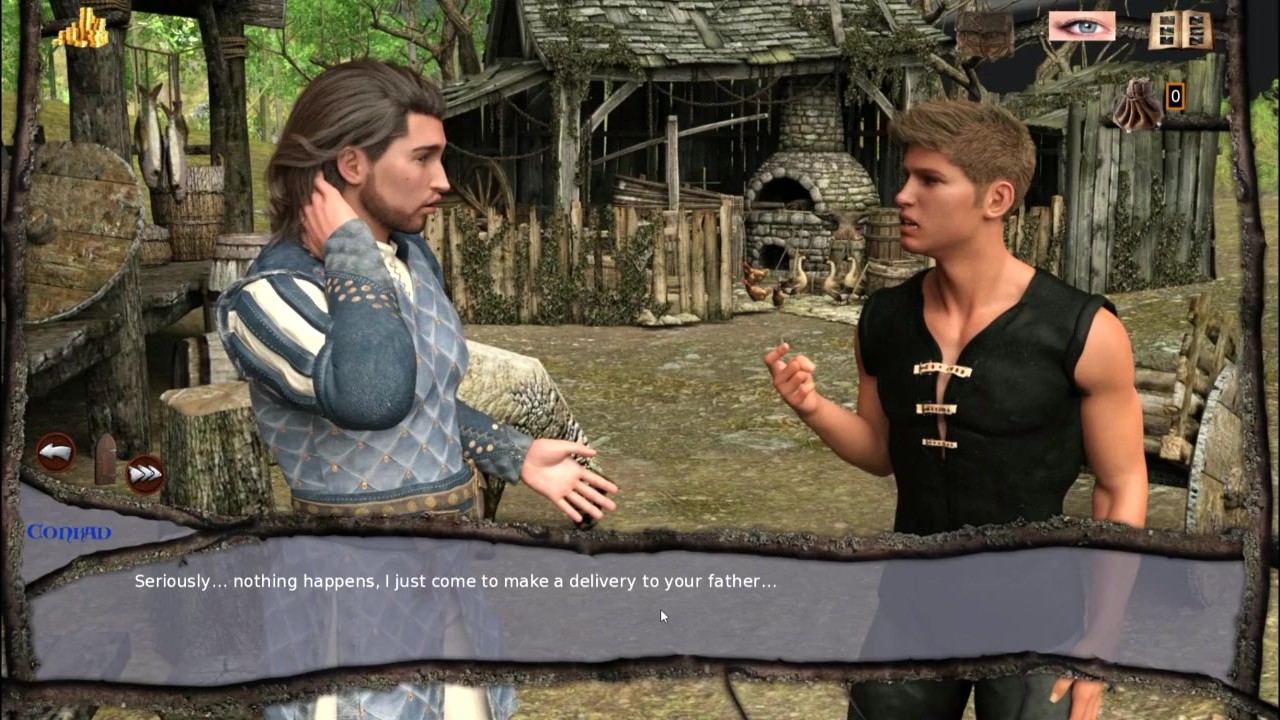
Task: Skip ahead with the triple-arrow button
Action: pyautogui.click(x=145, y=473)
